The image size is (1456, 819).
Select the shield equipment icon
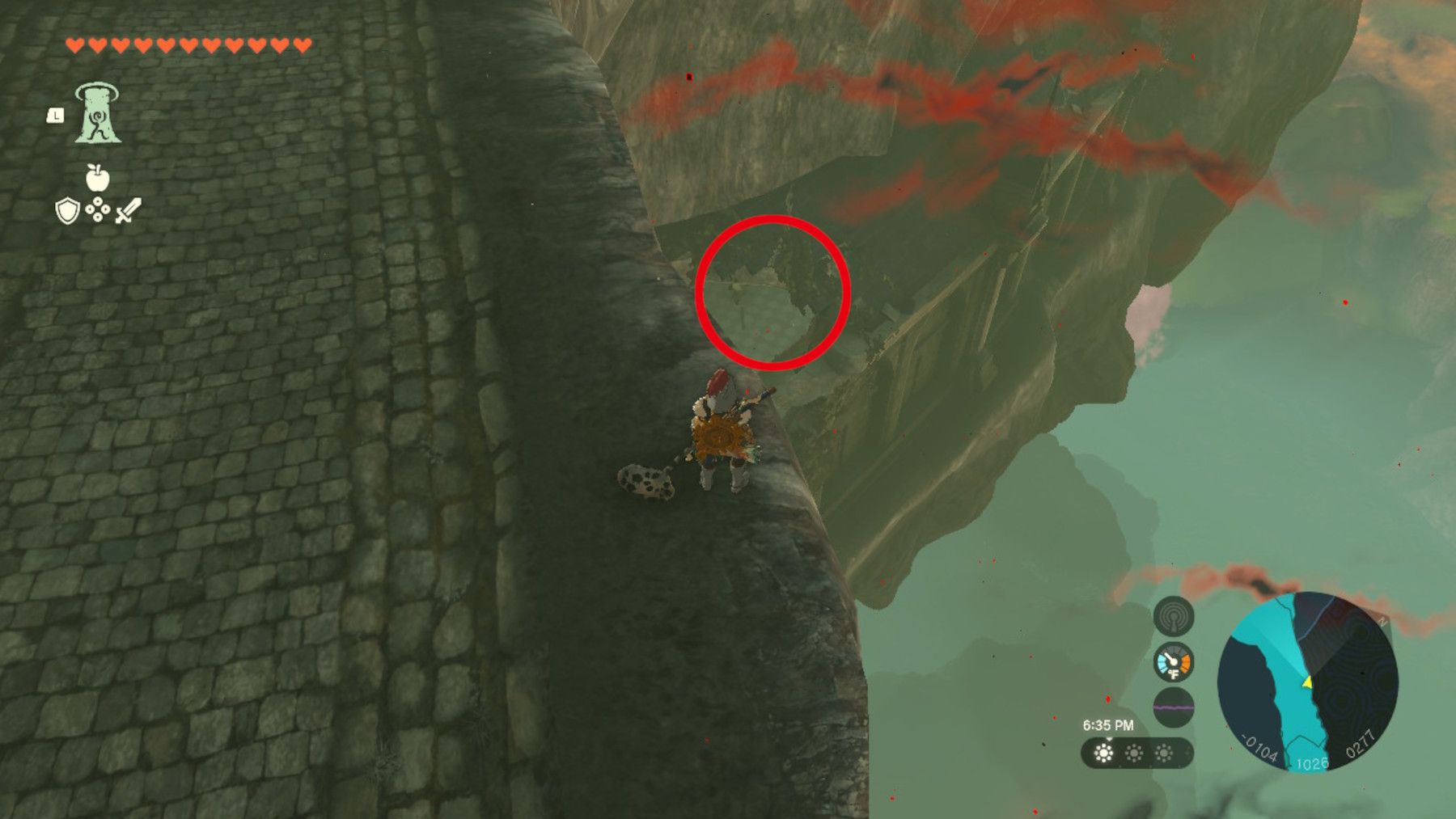click(x=67, y=211)
